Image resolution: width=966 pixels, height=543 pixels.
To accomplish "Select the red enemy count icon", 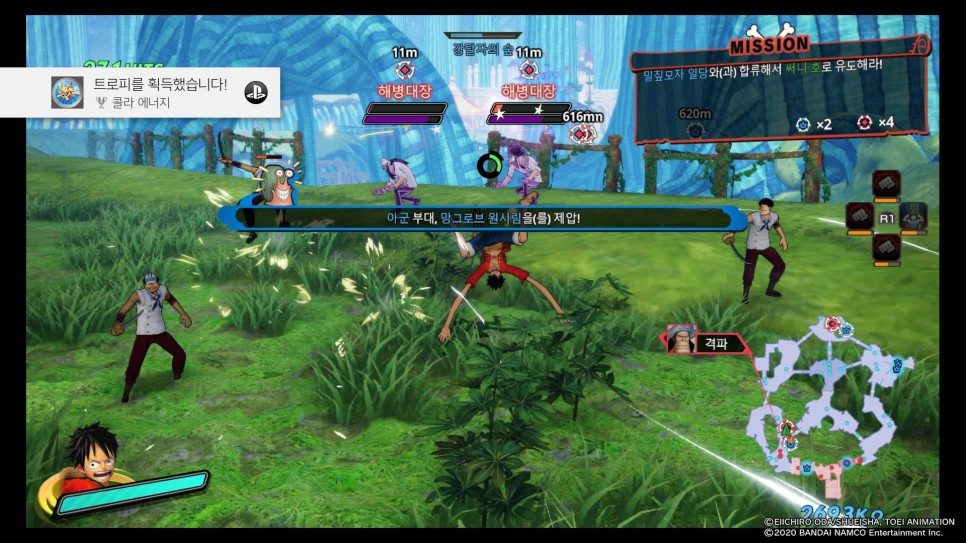I will tap(865, 123).
